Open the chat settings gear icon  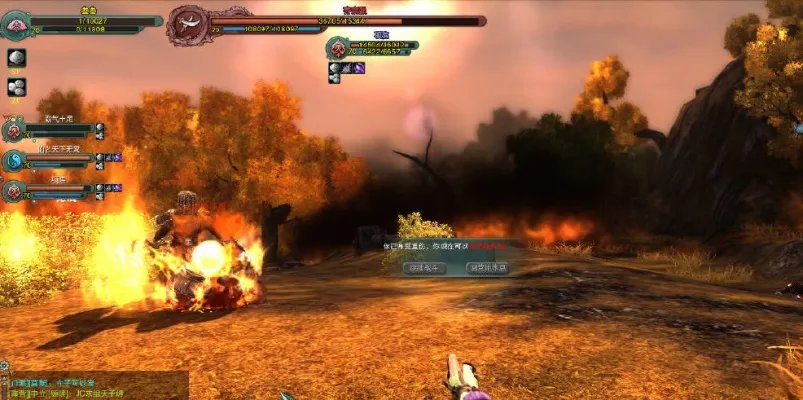[x=5, y=367]
